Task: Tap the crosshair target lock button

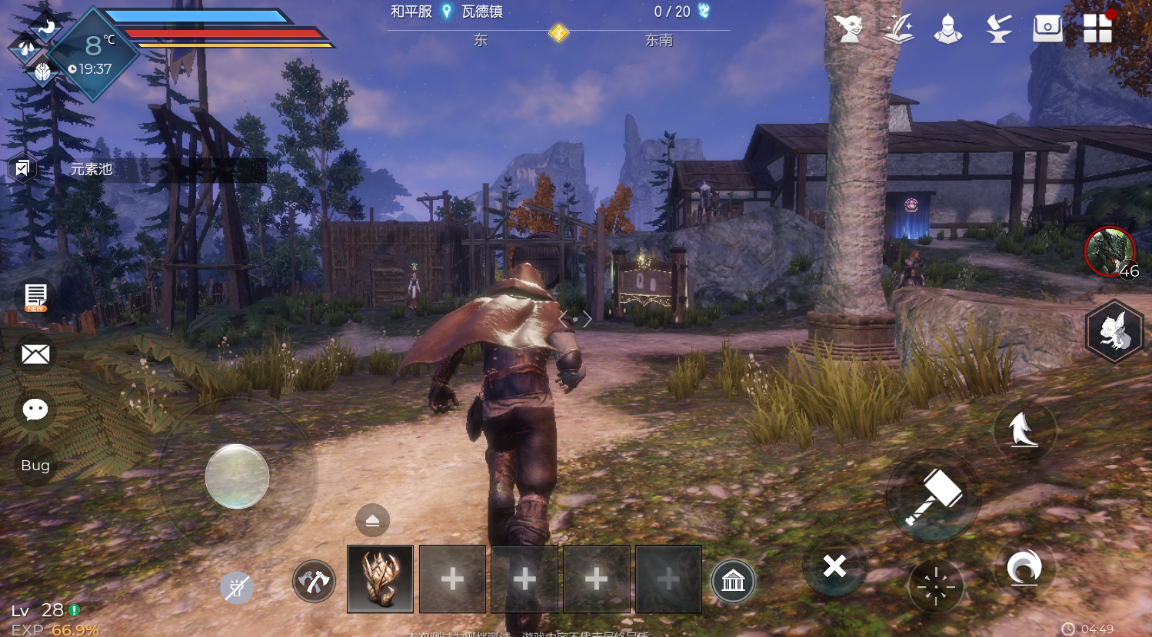Action: [x=935, y=586]
